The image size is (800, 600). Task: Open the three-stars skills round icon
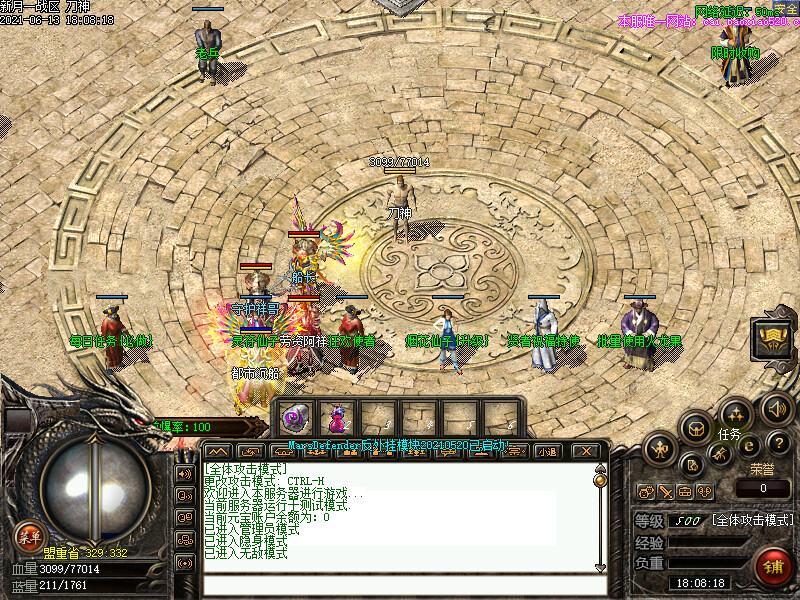(x=736, y=413)
